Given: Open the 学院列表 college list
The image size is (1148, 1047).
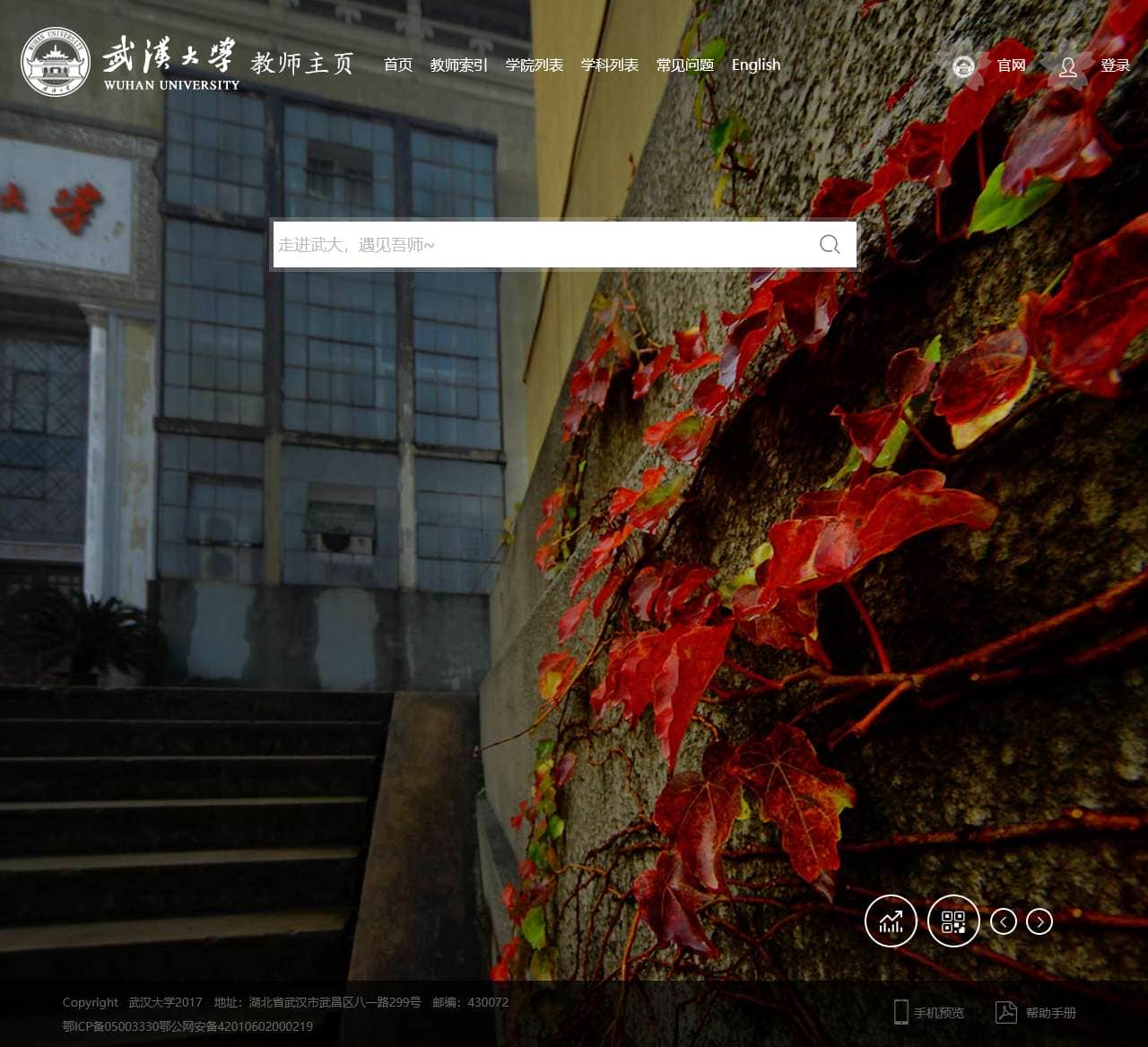Looking at the screenshot, I should click(x=534, y=65).
